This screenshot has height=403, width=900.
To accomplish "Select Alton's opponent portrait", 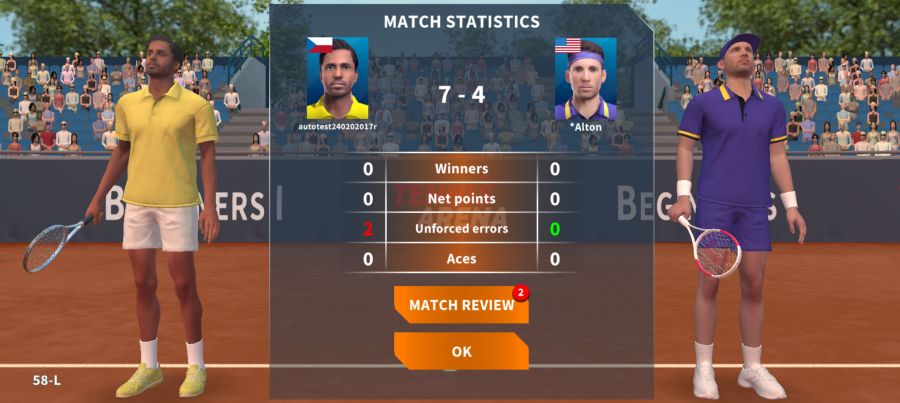I will click(x=585, y=79).
